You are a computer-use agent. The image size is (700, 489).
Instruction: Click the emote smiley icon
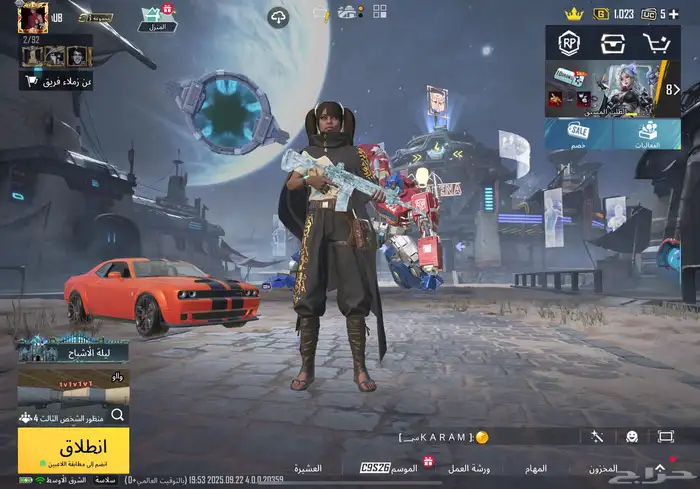[632, 436]
